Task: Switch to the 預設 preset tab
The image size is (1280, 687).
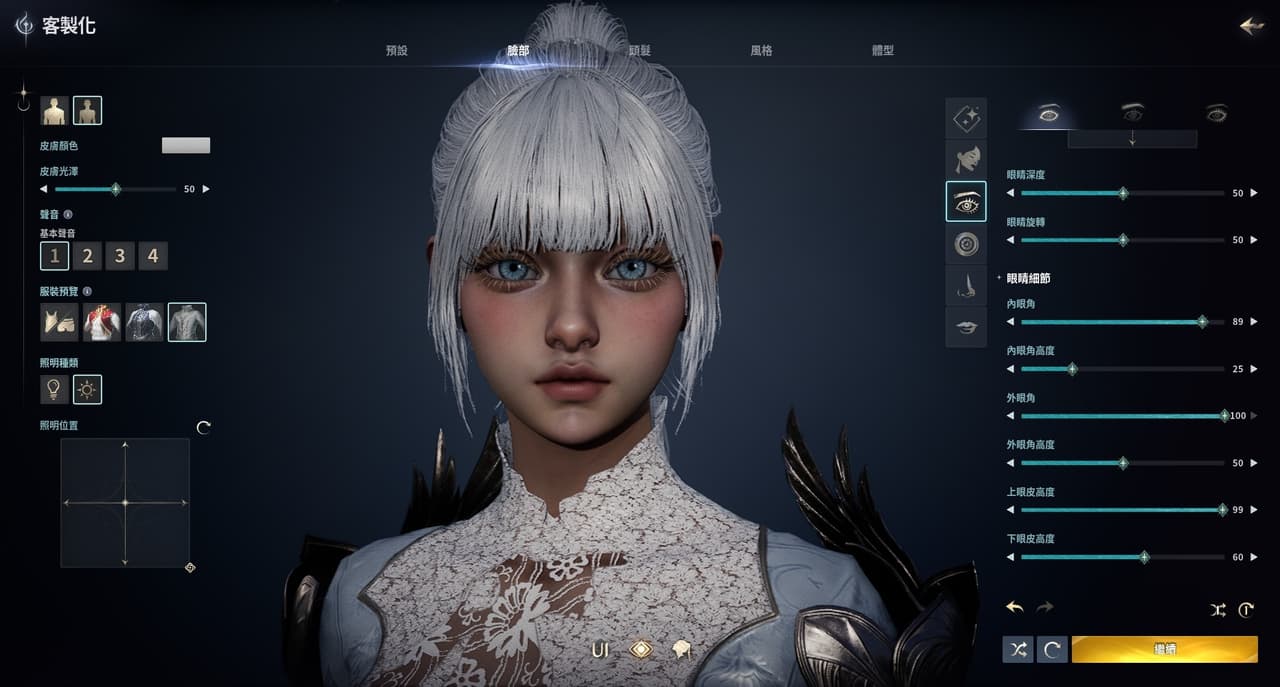Action: (397, 51)
